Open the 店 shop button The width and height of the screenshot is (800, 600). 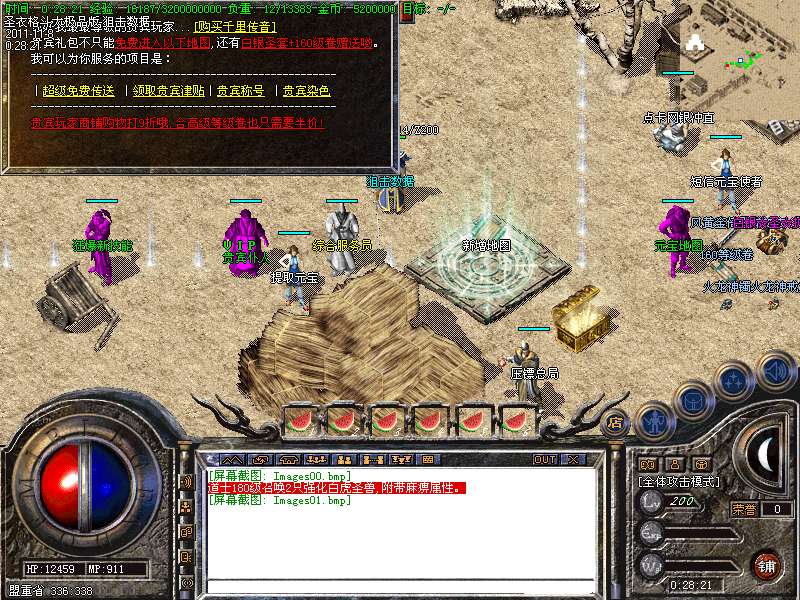click(x=615, y=422)
